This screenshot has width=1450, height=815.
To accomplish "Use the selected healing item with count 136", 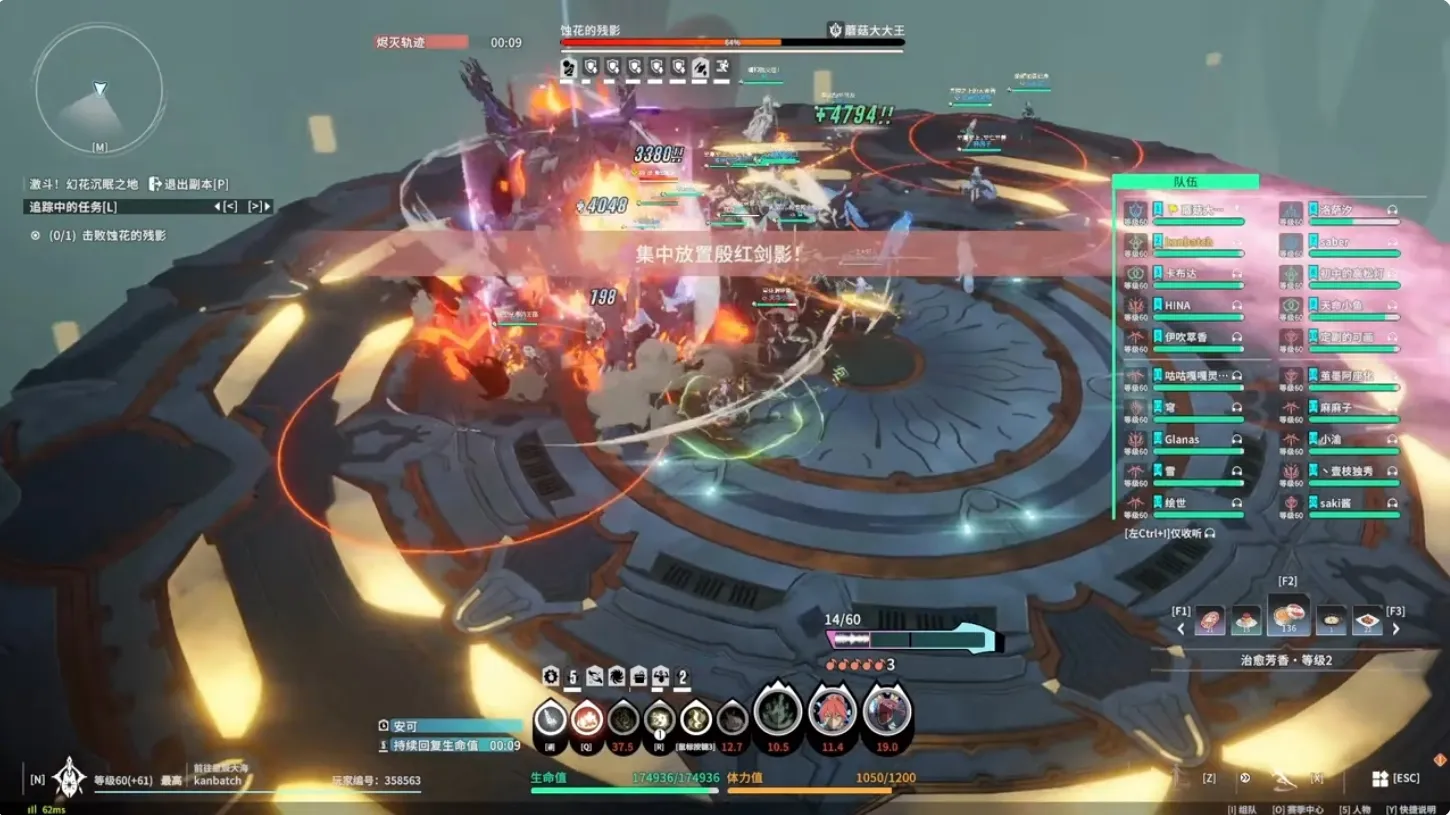I will tap(1288, 615).
